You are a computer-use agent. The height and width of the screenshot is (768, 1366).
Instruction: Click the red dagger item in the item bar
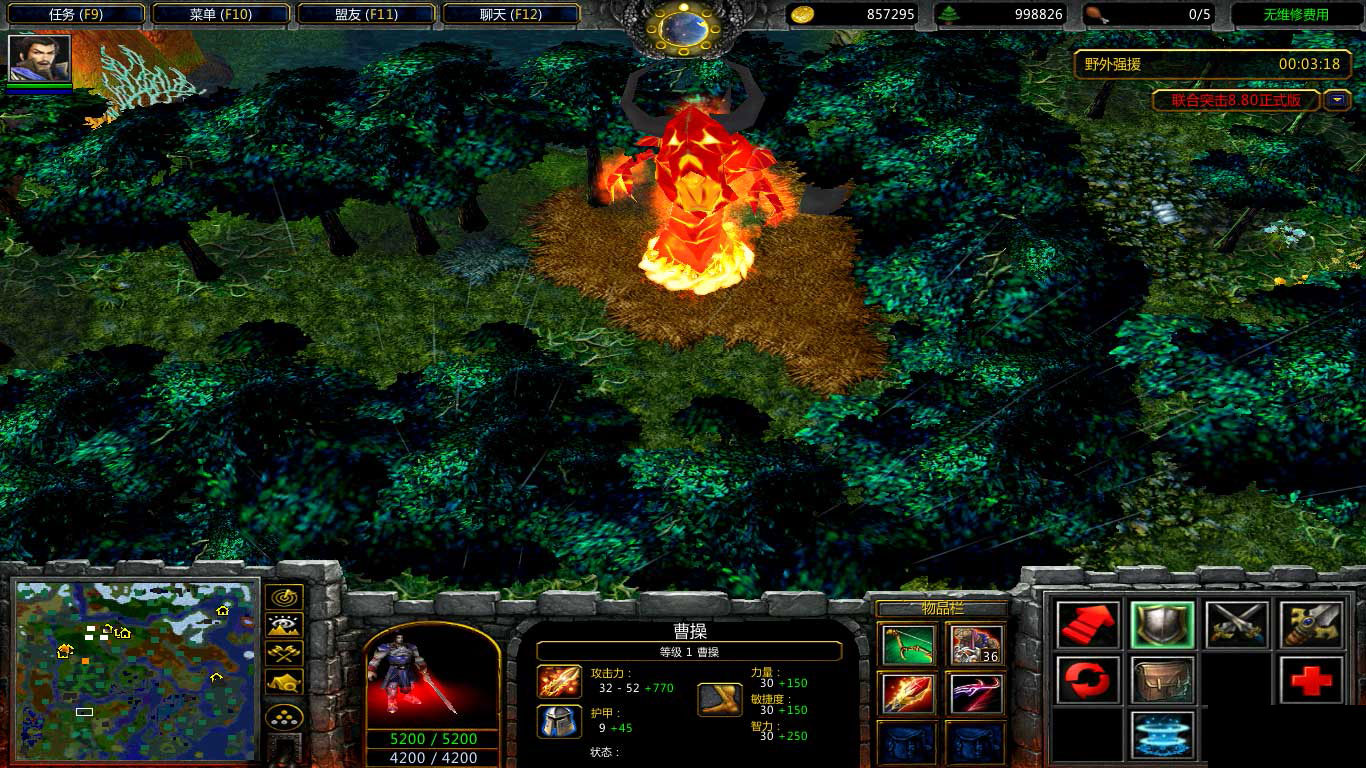pyautogui.click(x=907, y=693)
